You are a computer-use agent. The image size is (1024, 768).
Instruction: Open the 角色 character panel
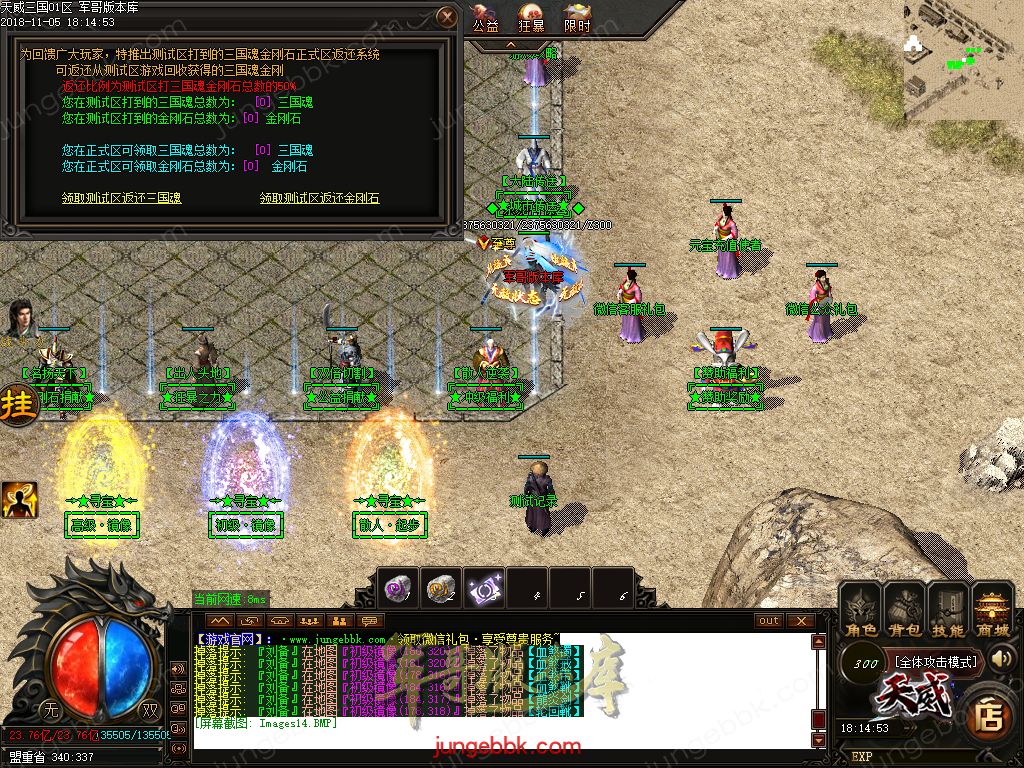860,610
